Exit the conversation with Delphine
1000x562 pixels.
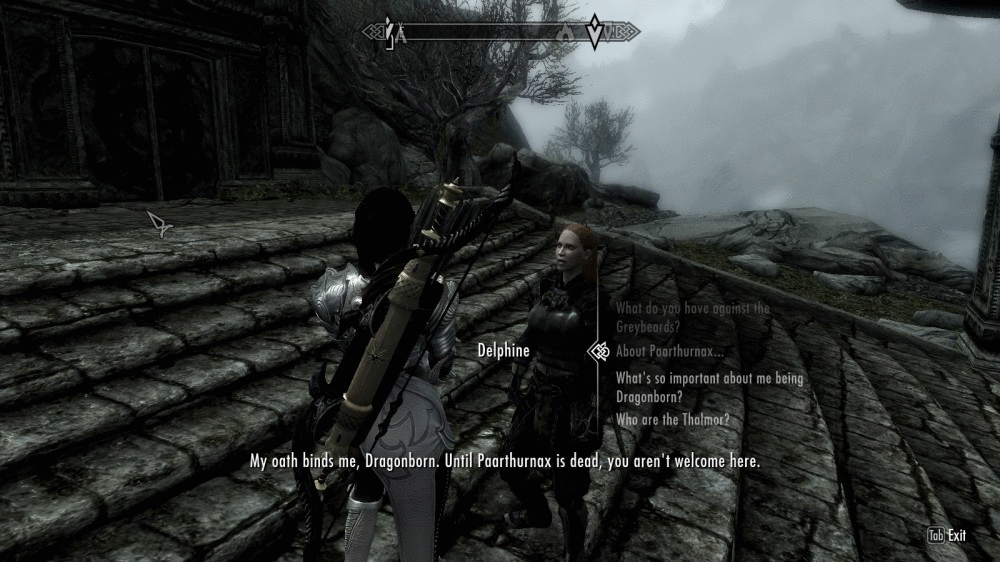click(x=947, y=536)
